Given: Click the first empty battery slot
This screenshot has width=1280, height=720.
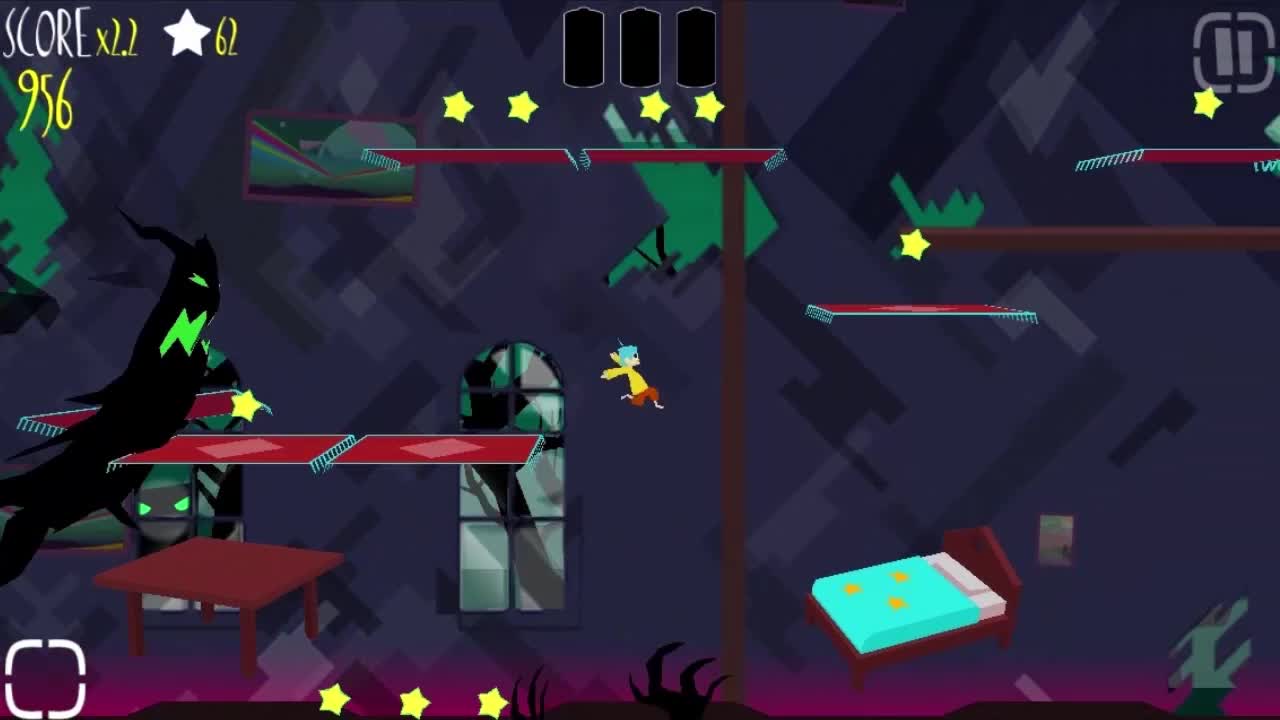Looking at the screenshot, I should [585, 45].
